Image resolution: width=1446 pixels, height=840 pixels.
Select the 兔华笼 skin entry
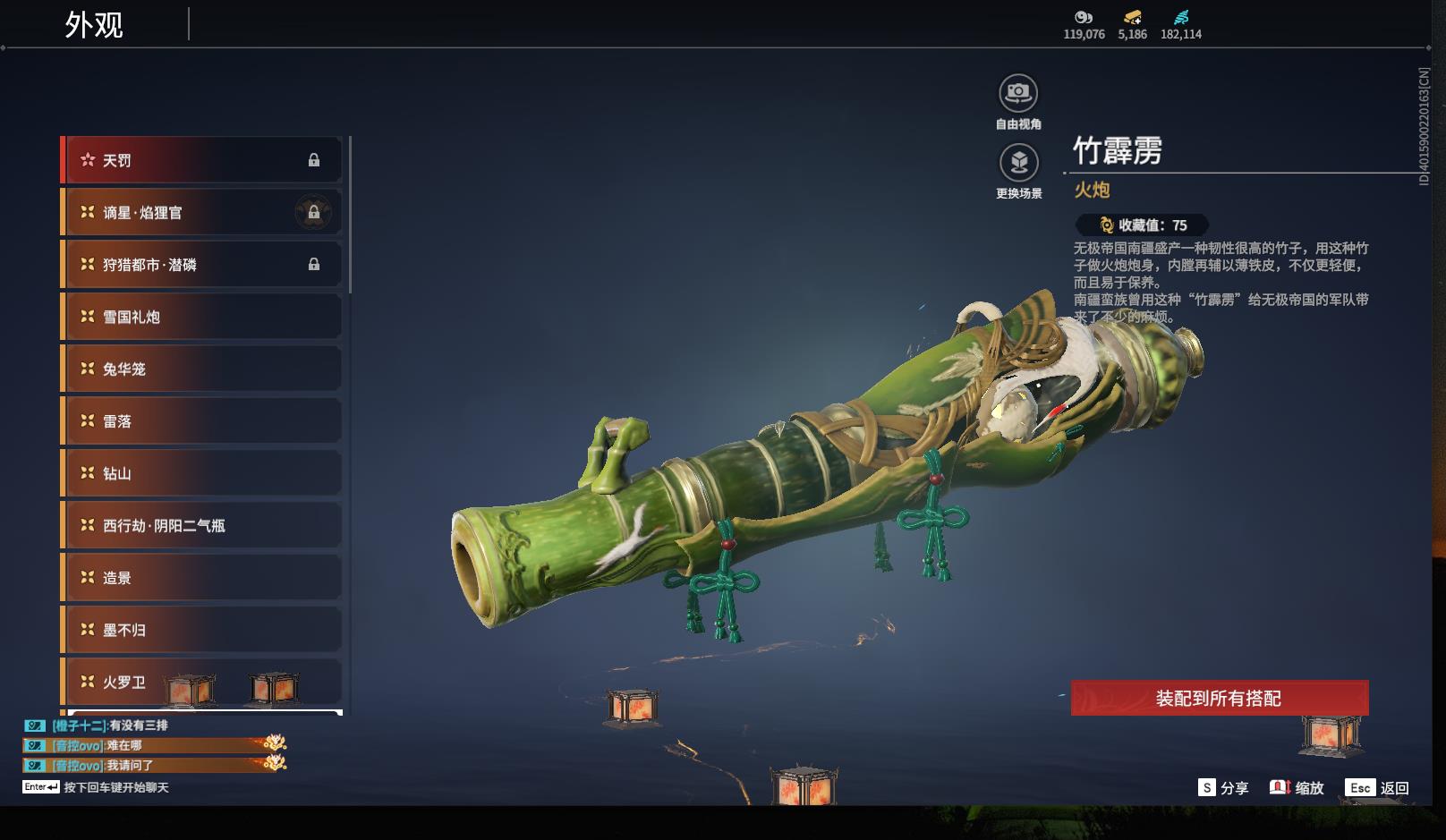(202, 369)
